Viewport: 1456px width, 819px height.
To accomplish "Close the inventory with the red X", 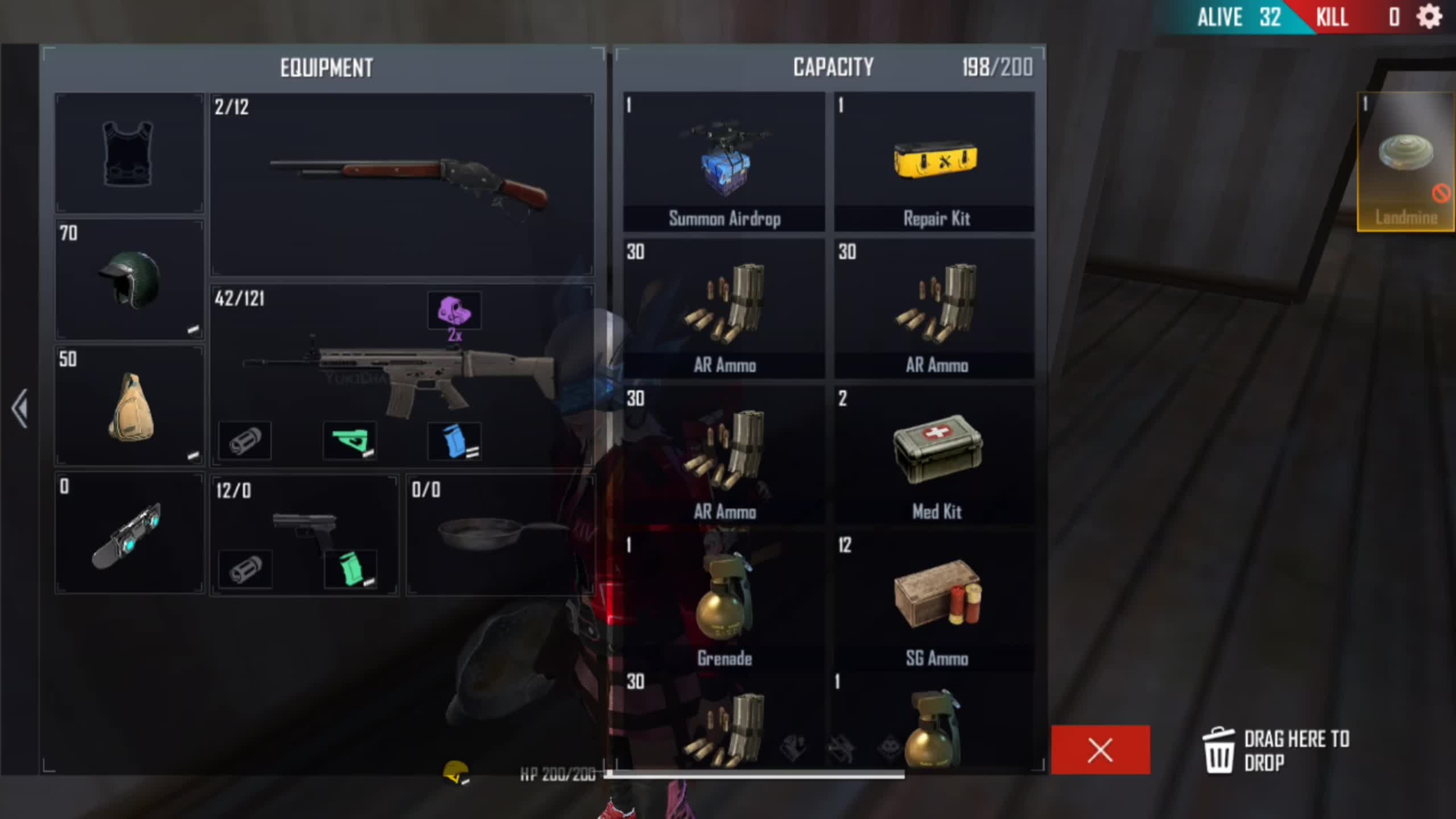I will [1100, 750].
